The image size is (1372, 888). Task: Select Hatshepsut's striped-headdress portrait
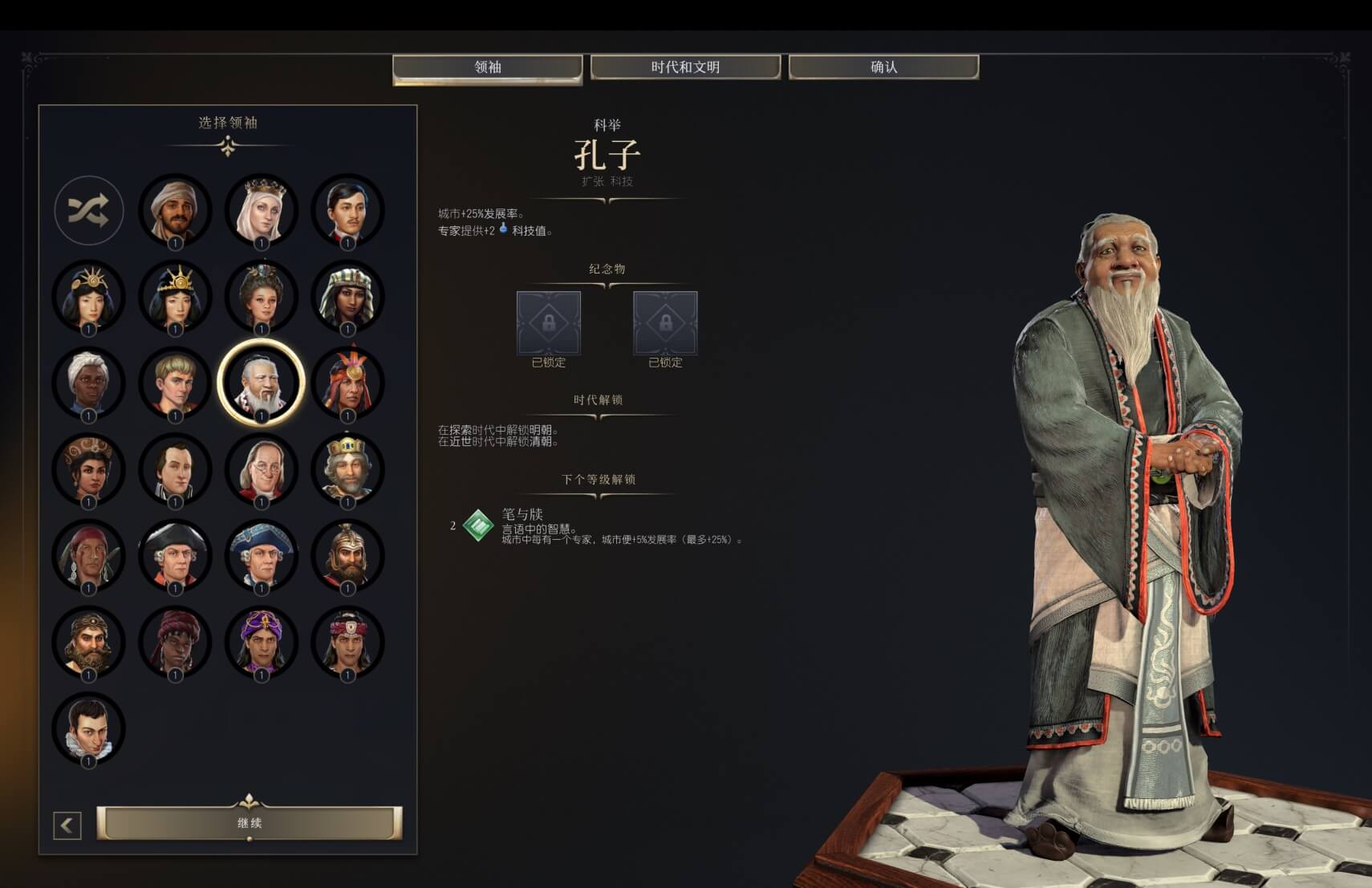[x=348, y=296]
